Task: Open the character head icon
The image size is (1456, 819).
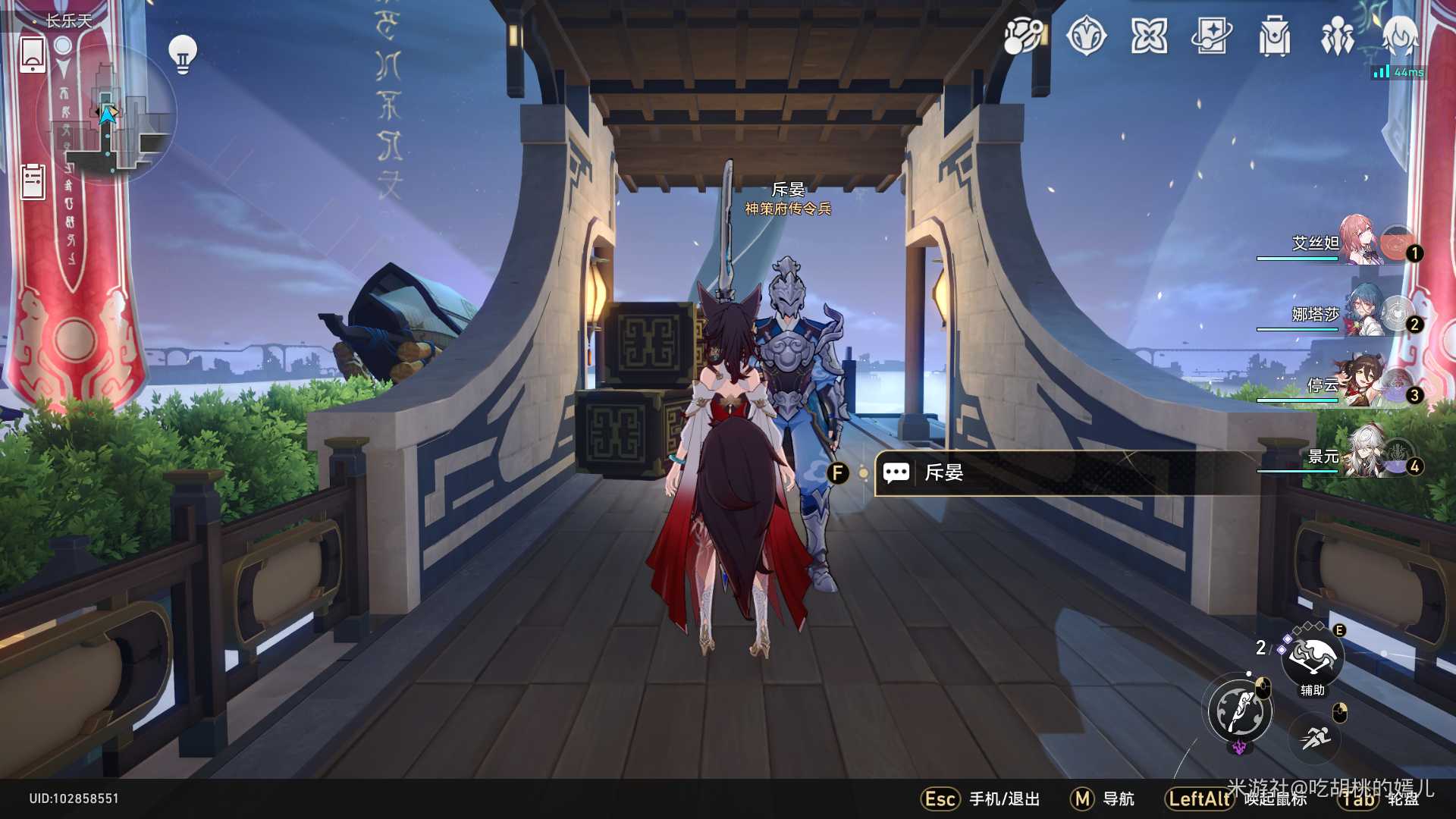Action: (x=1399, y=36)
